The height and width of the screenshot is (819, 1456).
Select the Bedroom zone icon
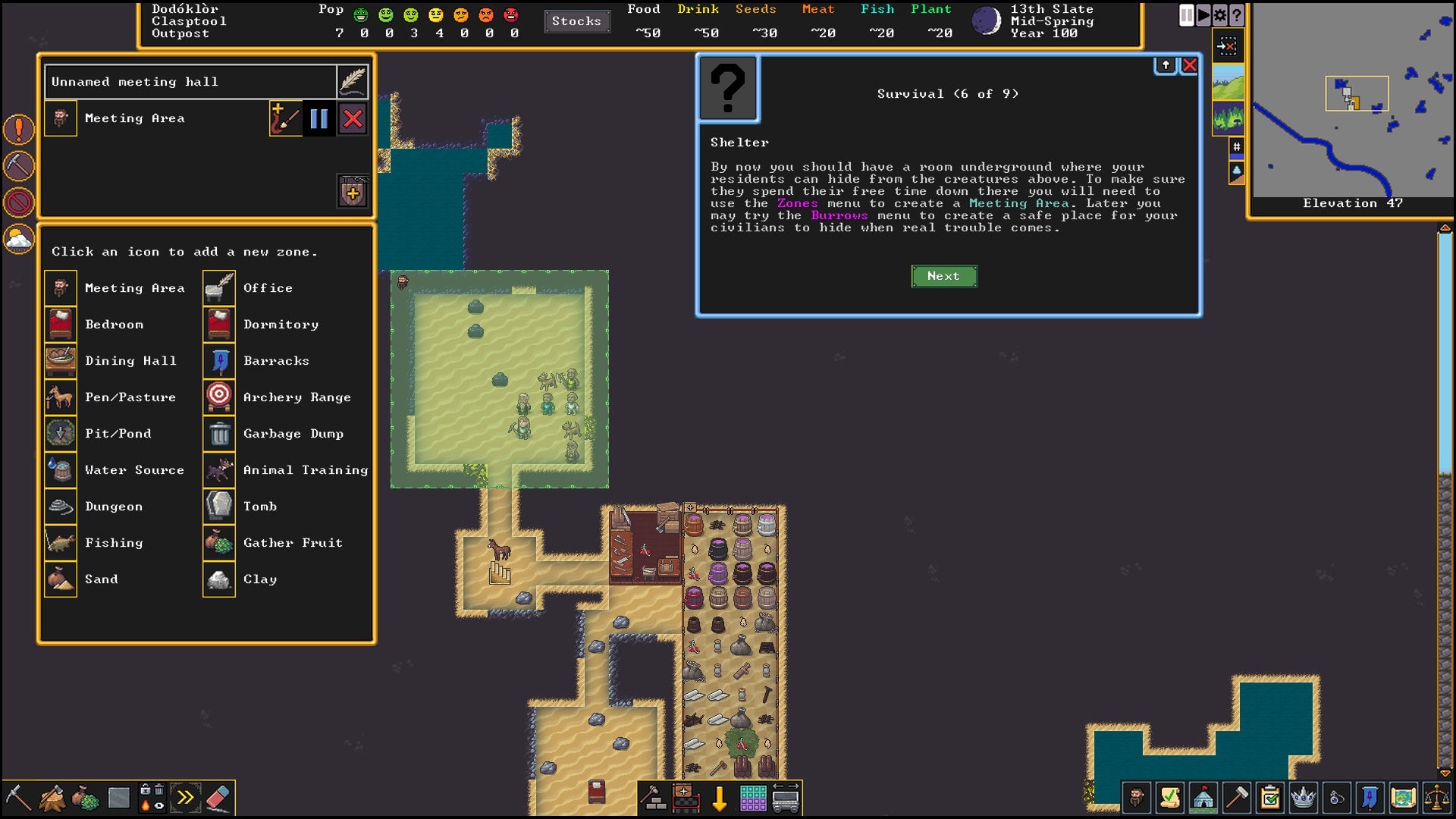point(61,324)
